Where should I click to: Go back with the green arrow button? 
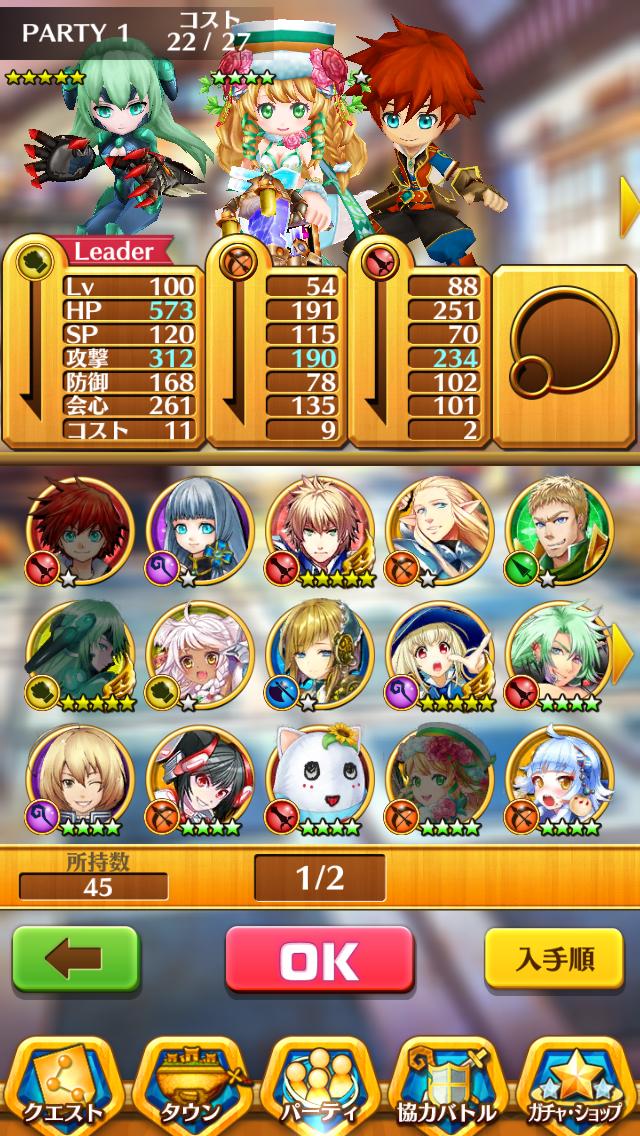(x=75, y=960)
